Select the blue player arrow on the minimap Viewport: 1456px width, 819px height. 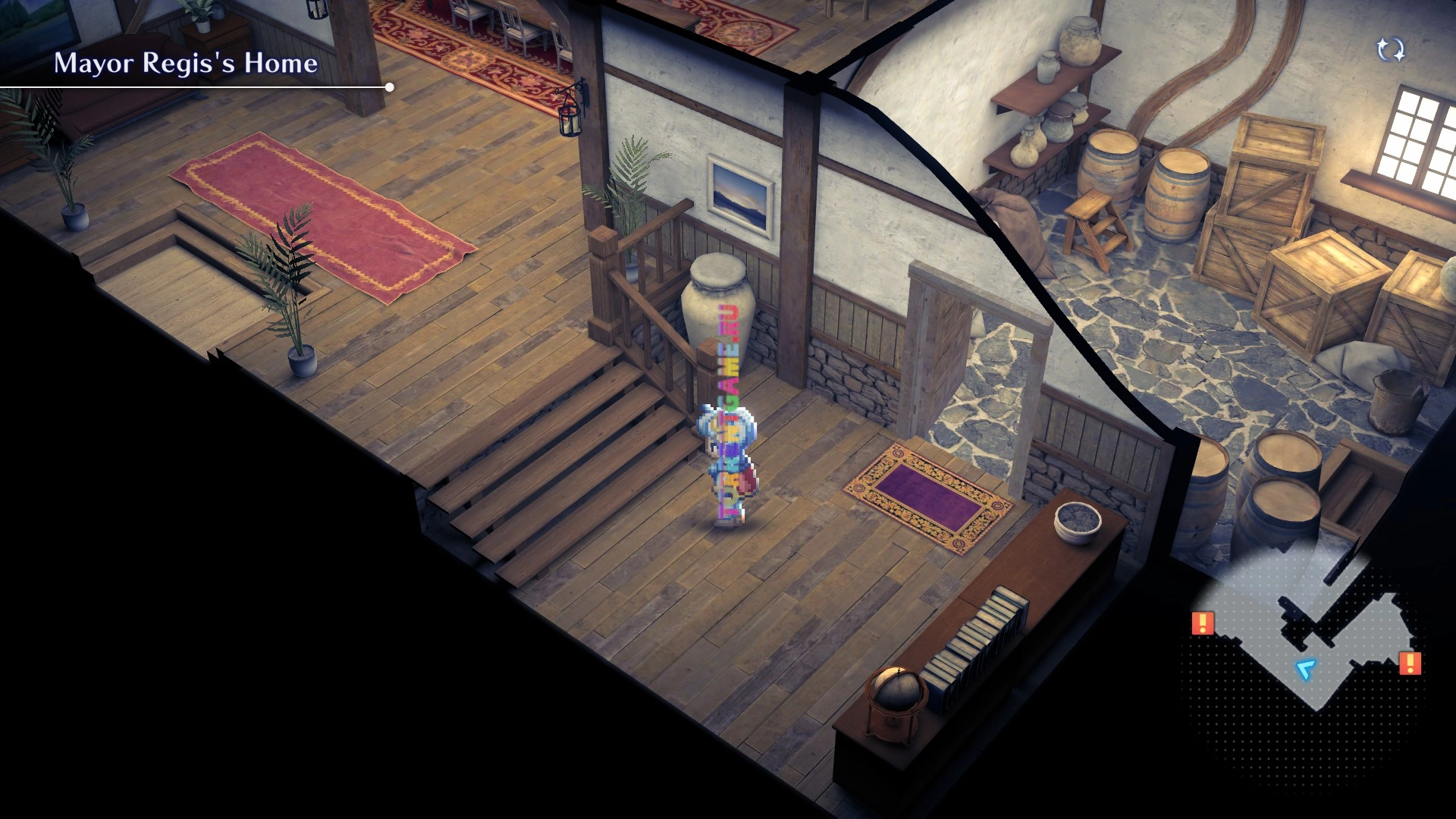[x=1305, y=669]
